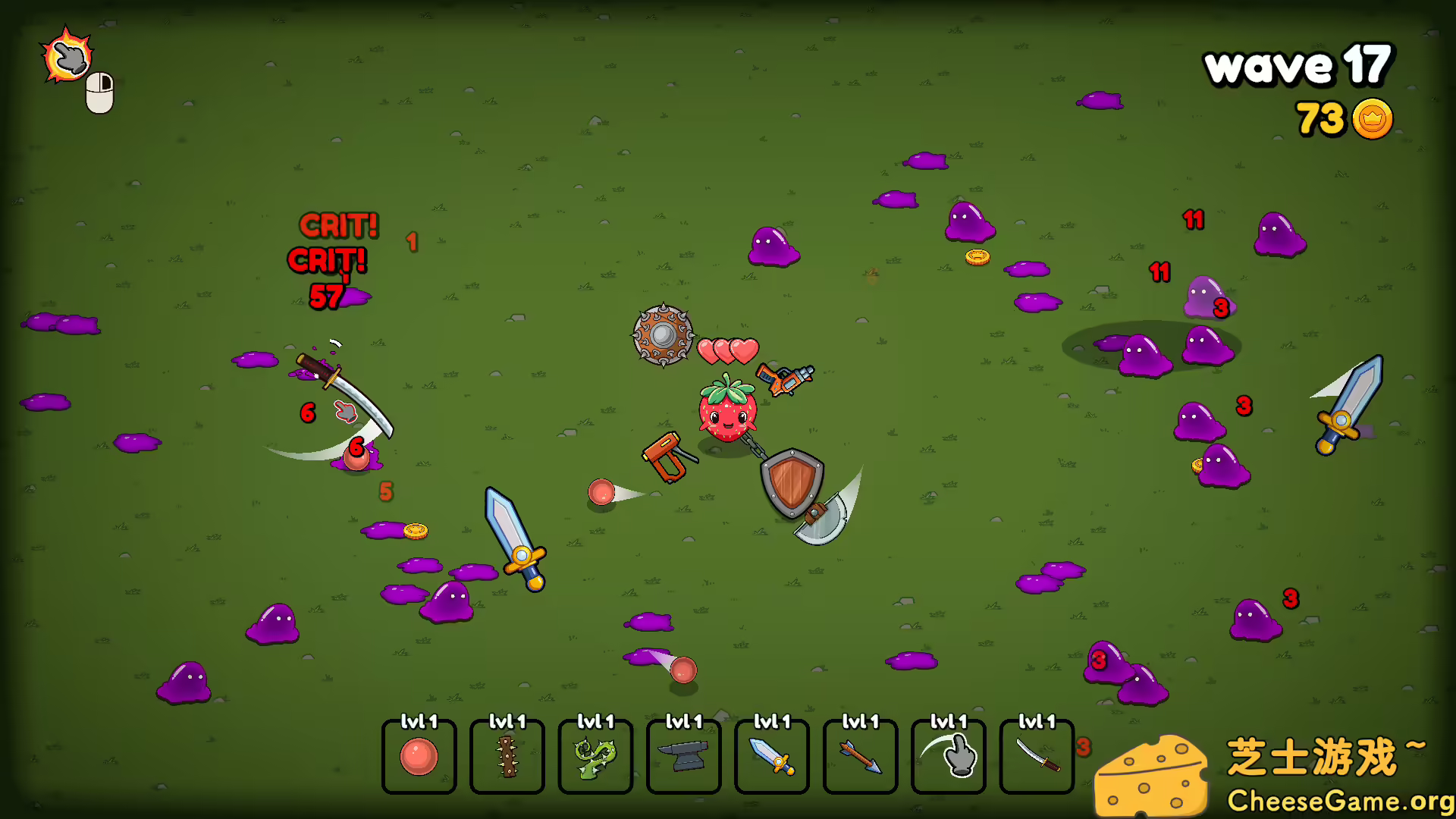Screen dimensions: 1456x819
Task: Click the explosion cursor icon top left
Action: 67,55
